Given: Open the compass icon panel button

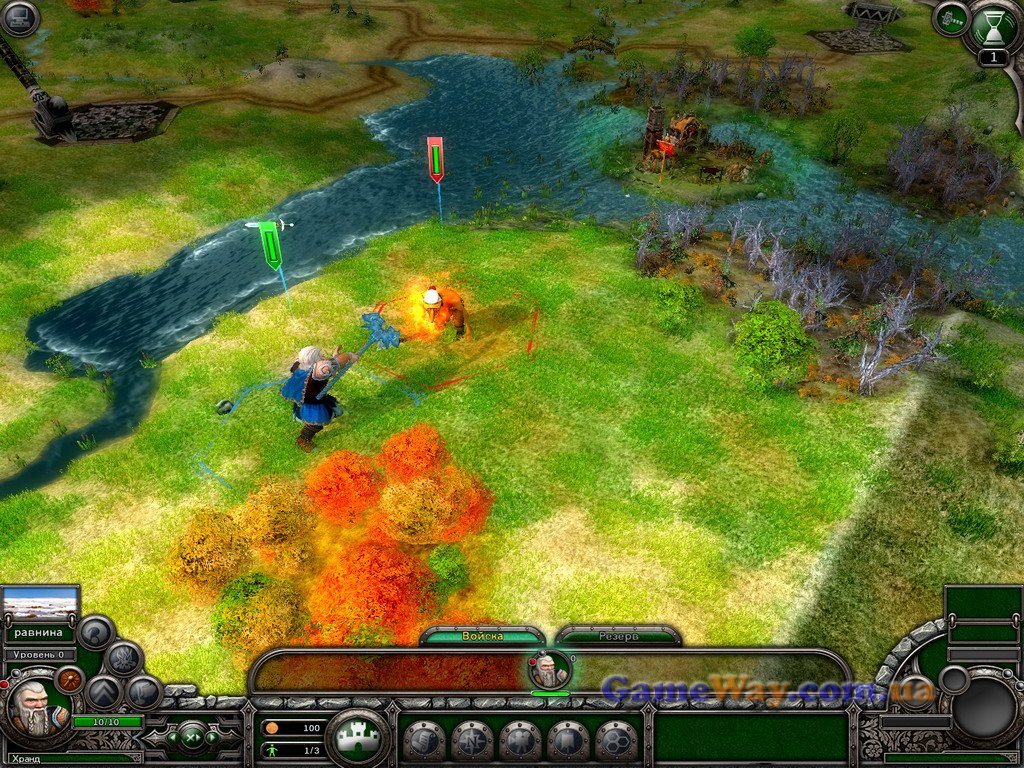Looking at the screenshot, I should point(472,741).
